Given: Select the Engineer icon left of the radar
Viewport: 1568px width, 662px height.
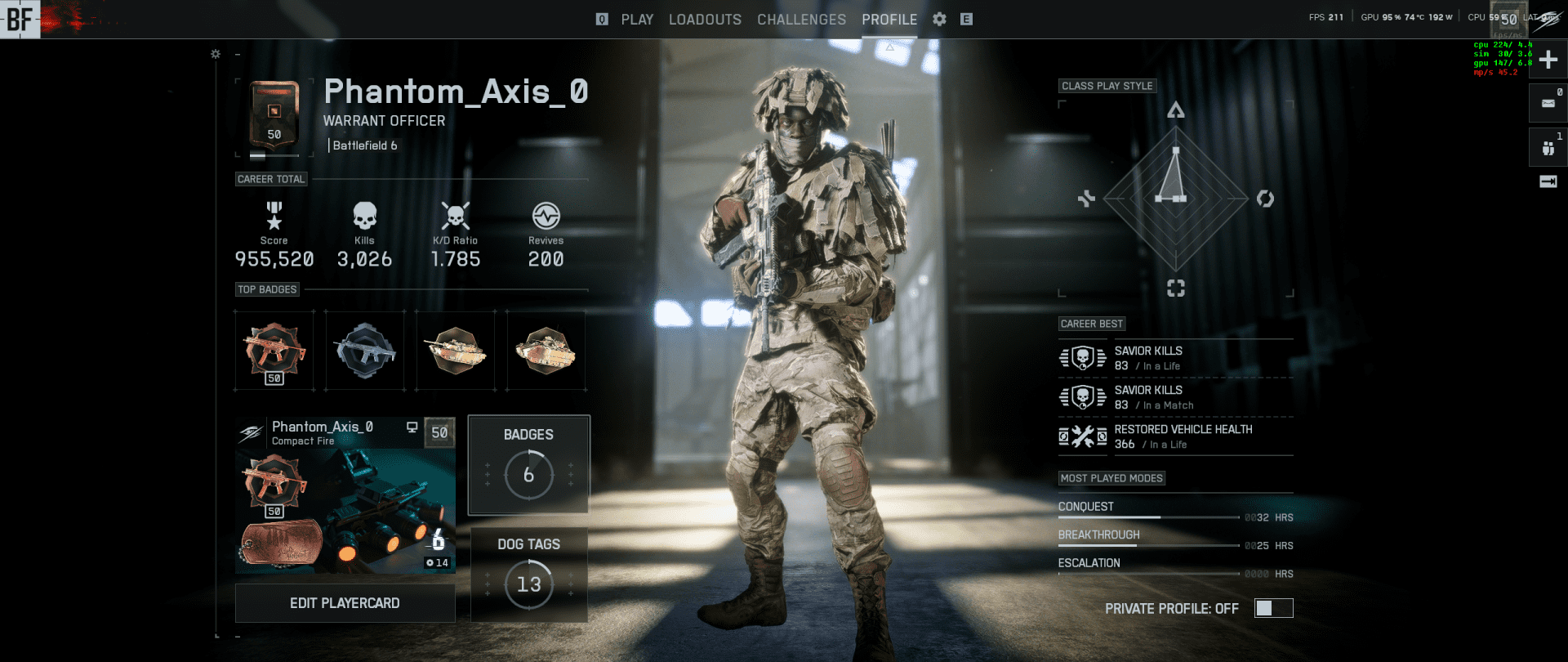Looking at the screenshot, I should [x=1086, y=197].
